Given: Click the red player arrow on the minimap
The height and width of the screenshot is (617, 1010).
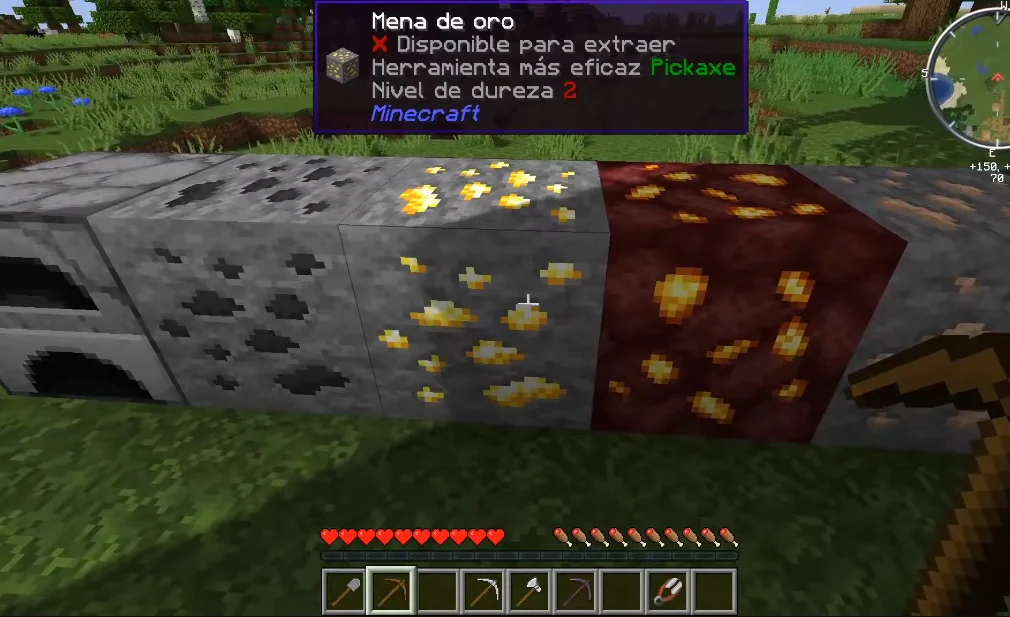Looking at the screenshot, I should coord(996,76).
